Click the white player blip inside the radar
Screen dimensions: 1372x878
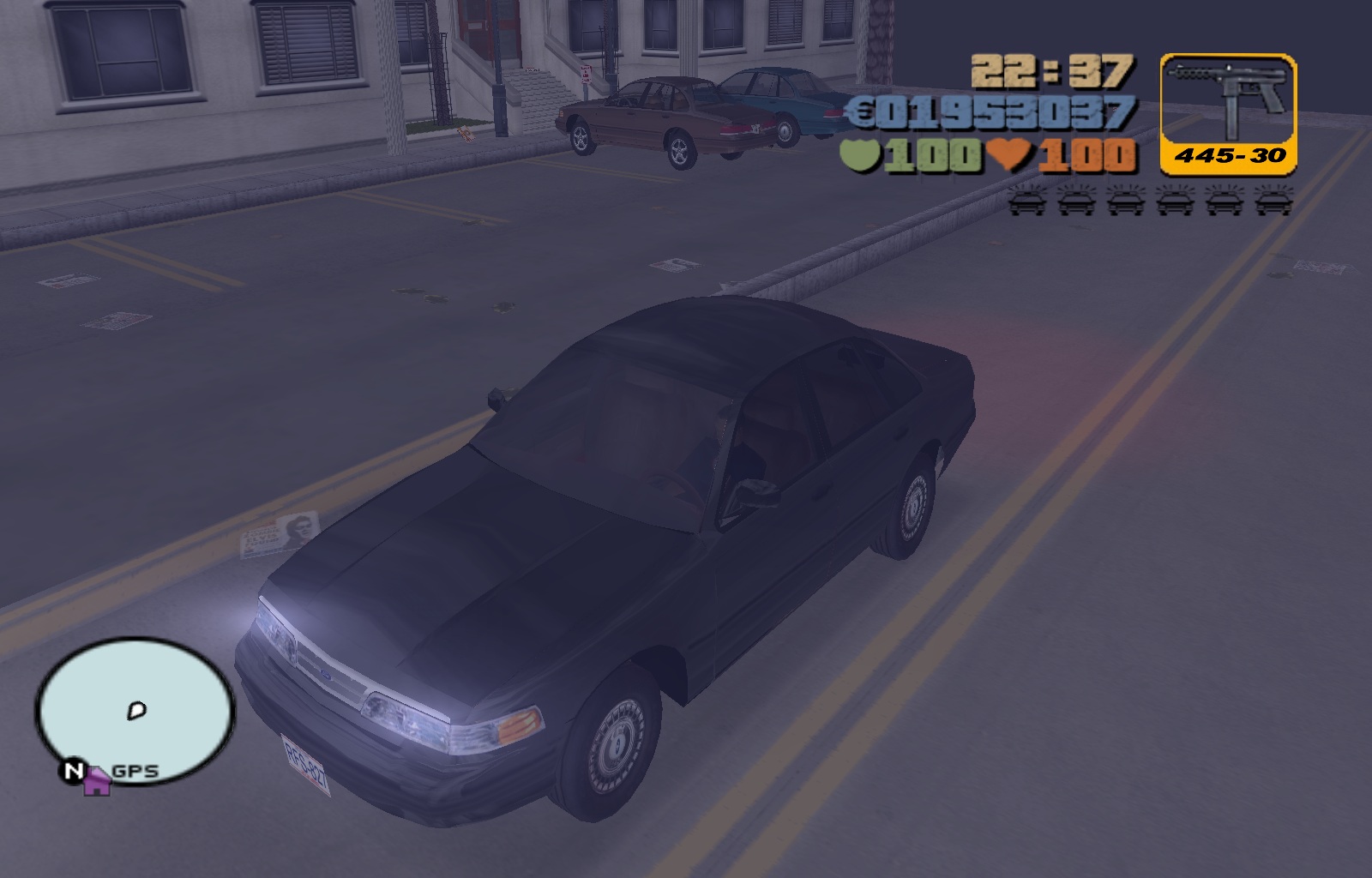coord(135,708)
